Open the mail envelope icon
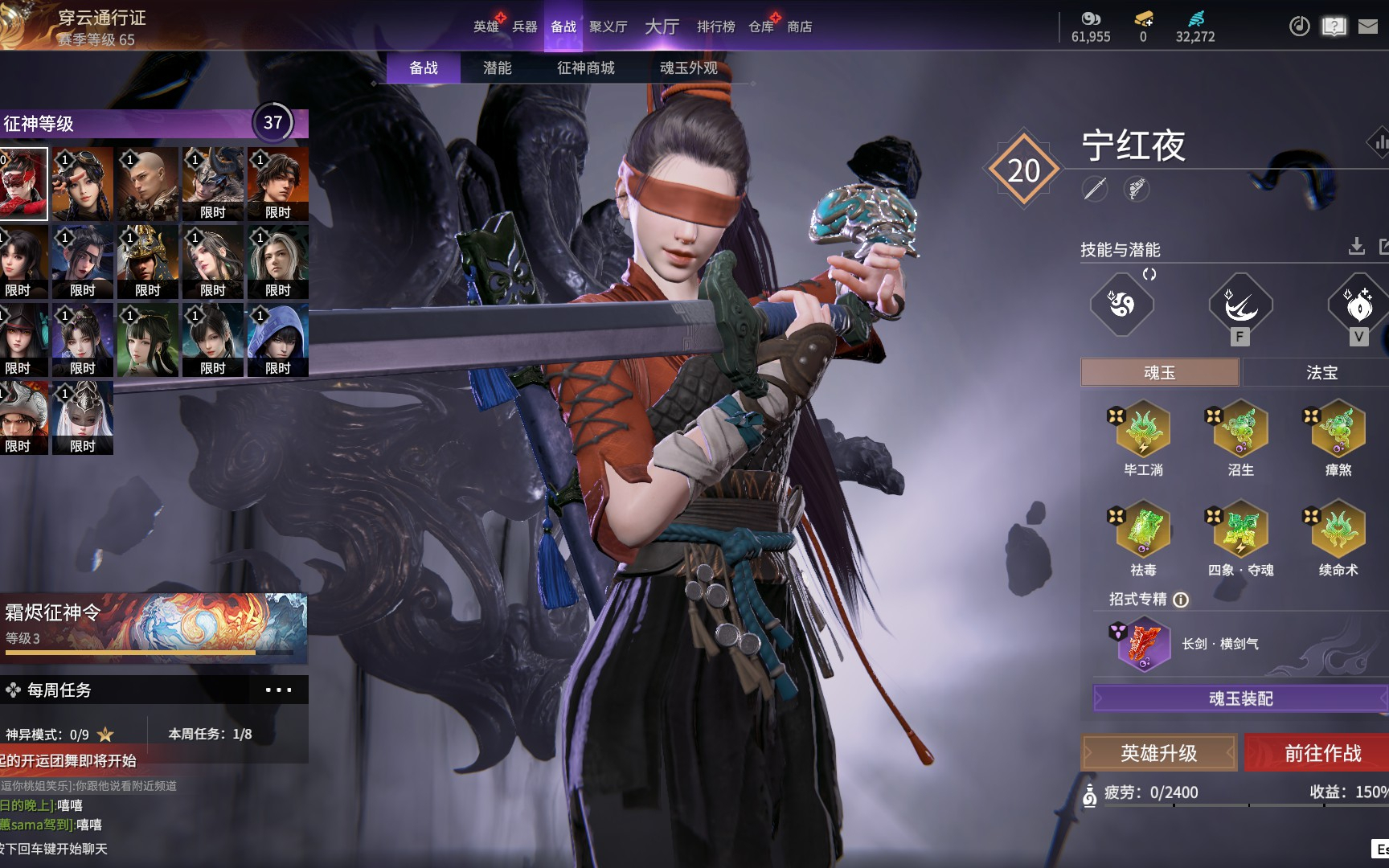The height and width of the screenshot is (868, 1389). click(1367, 27)
